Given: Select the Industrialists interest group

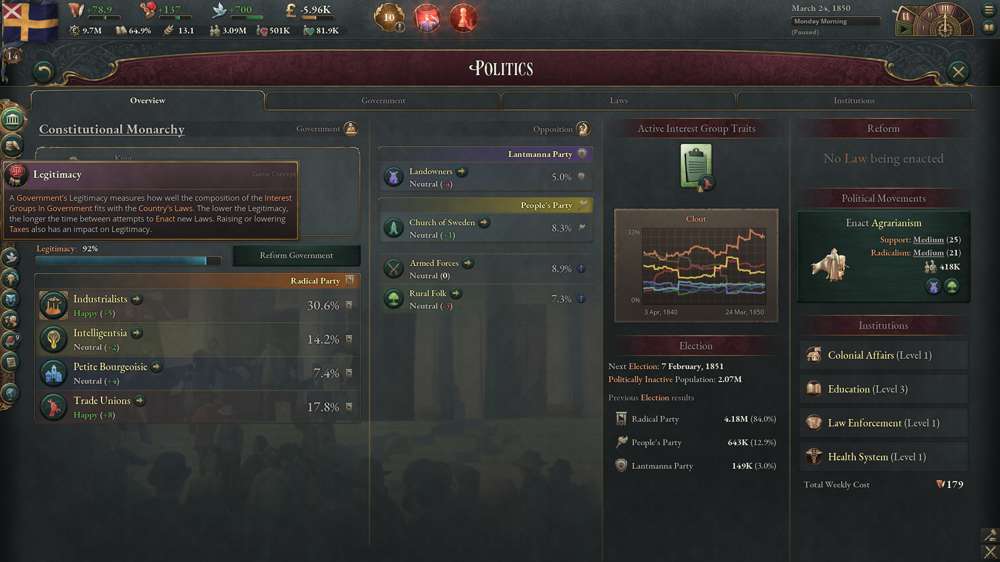Looking at the screenshot, I should pos(100,299).
